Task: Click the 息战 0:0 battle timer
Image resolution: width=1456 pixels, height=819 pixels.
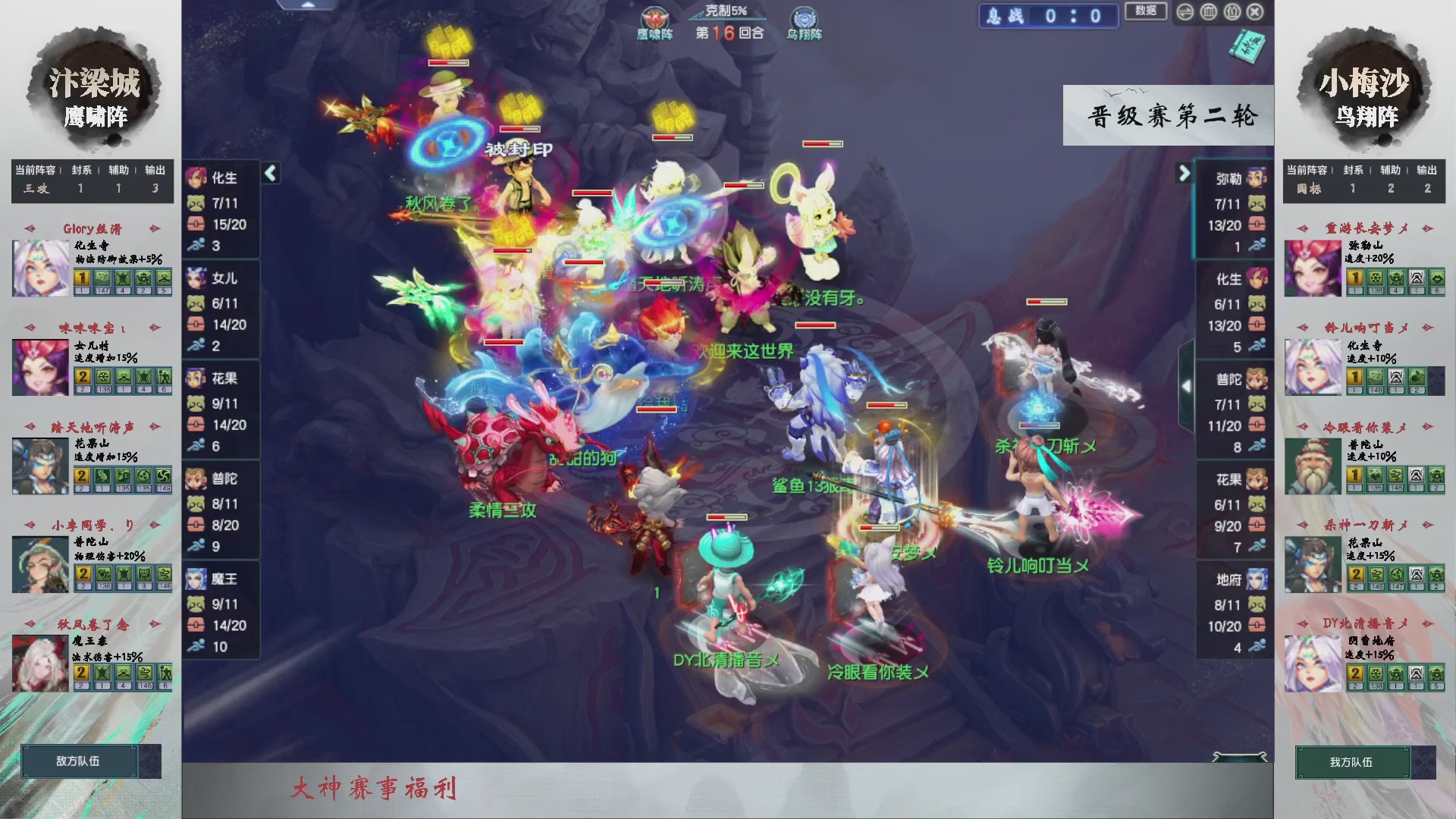Action: pos(1048,17)
